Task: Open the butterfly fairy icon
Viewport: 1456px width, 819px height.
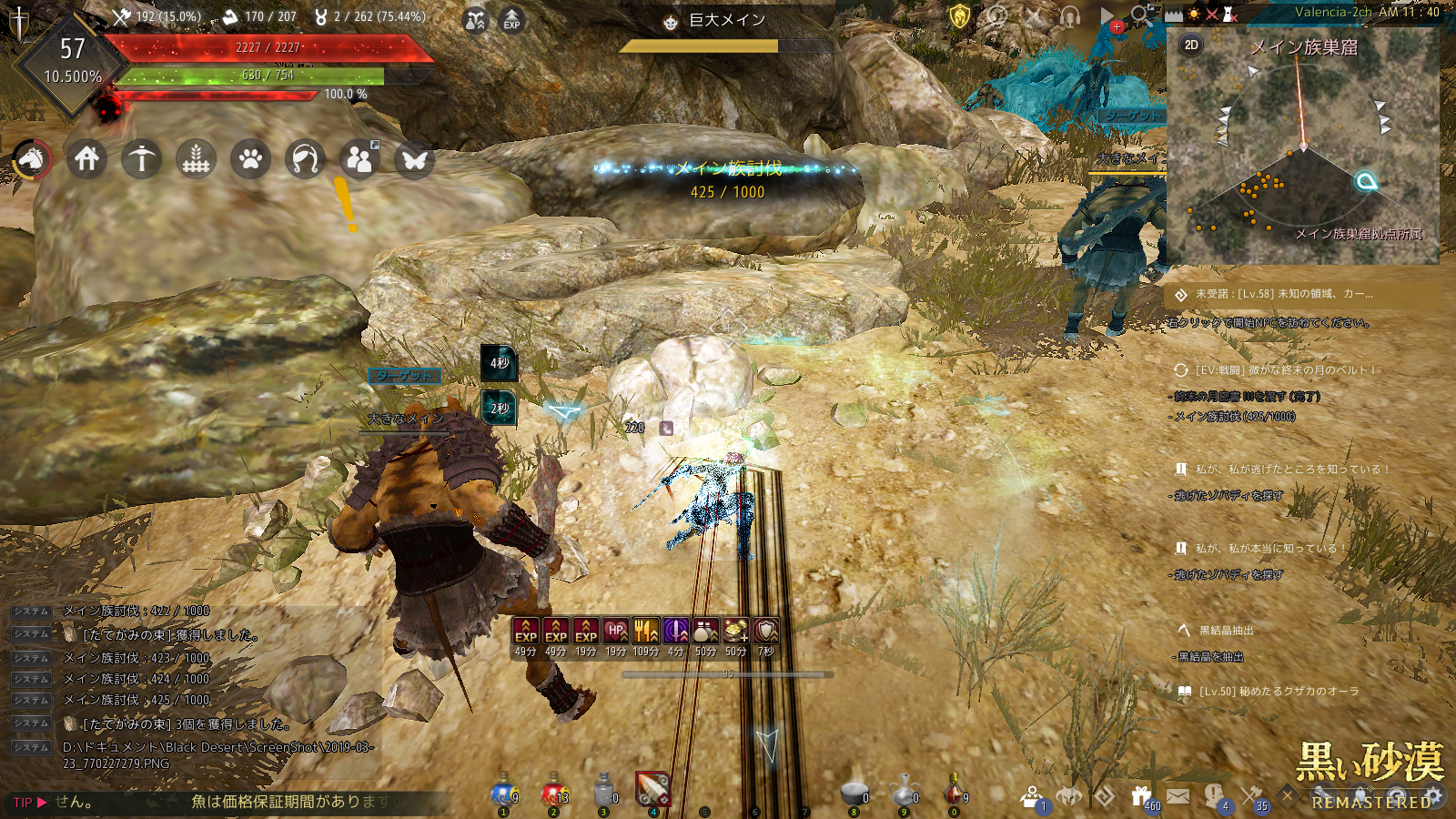Action: coord(414,160)
